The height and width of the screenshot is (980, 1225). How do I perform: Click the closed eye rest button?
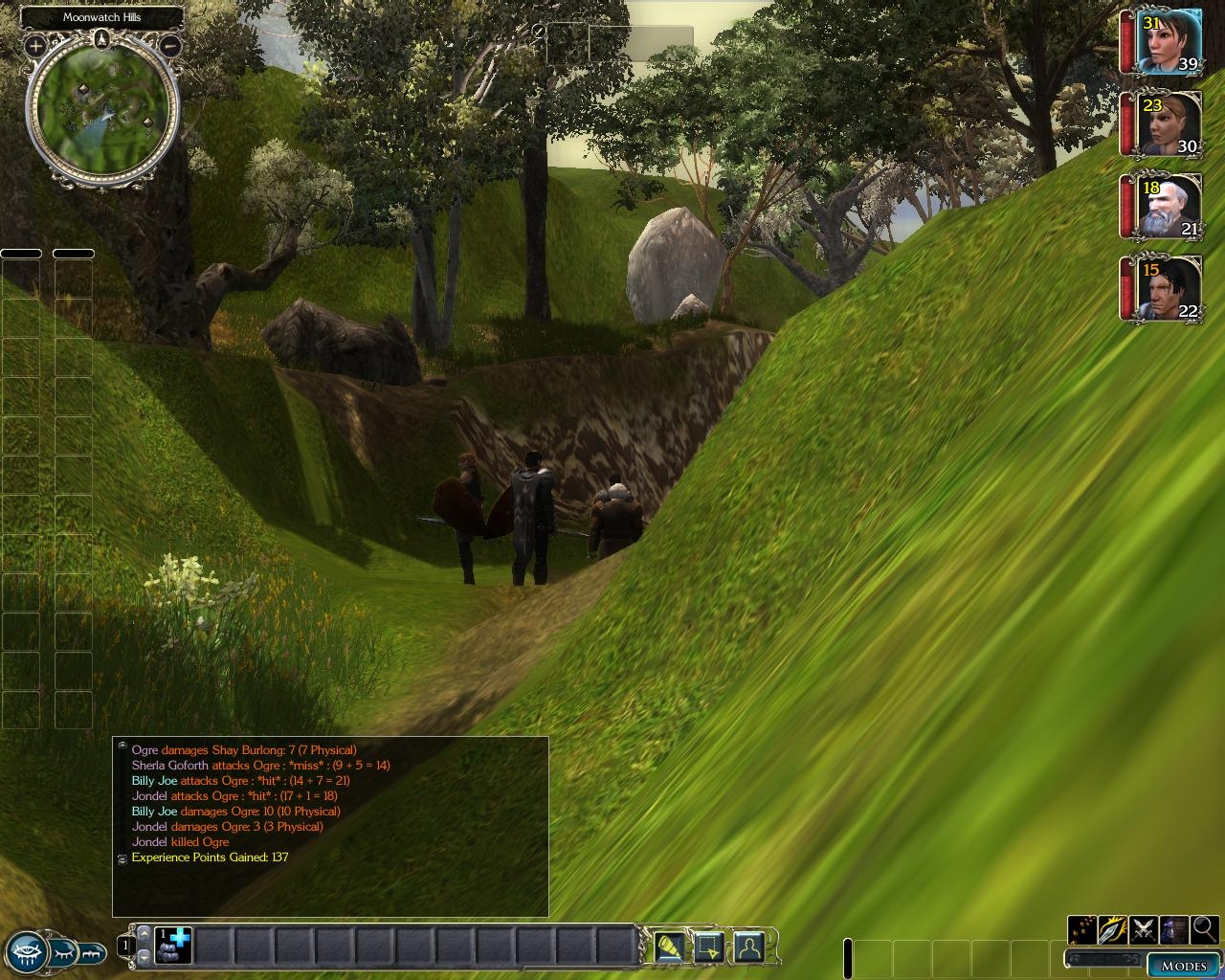[63, 952]
